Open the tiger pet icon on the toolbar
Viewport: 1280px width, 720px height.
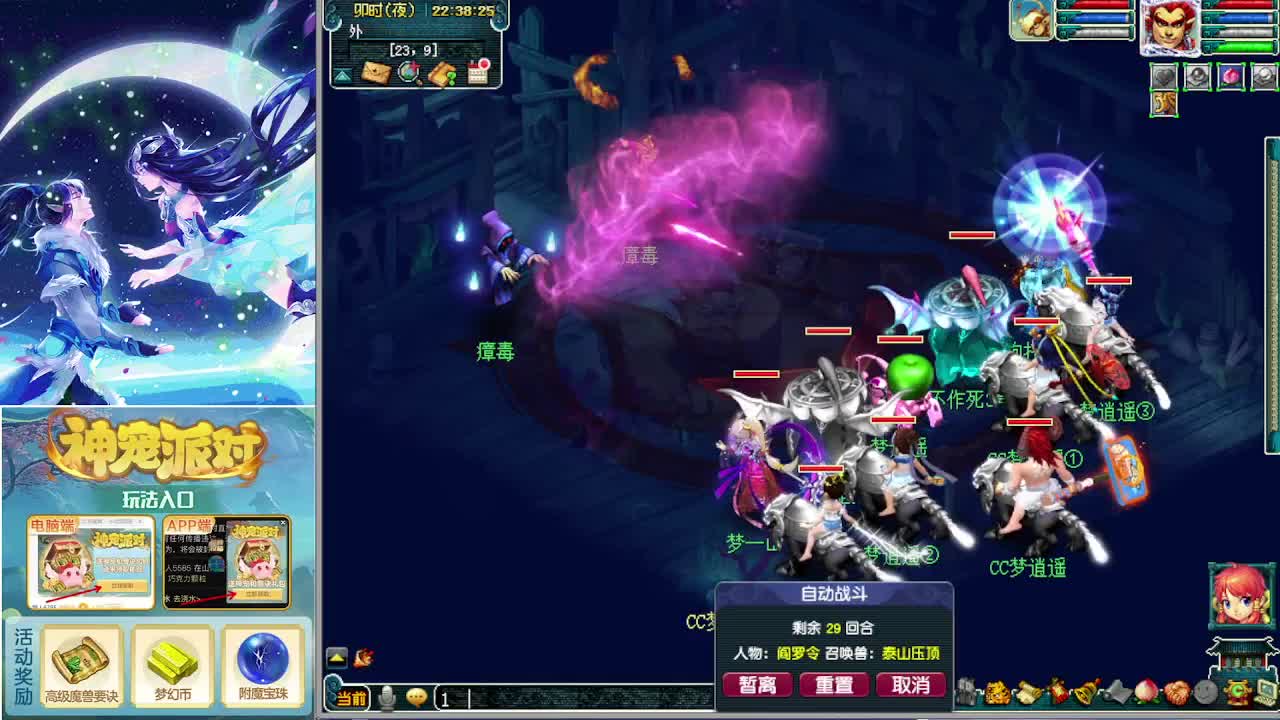(x=997, y=692)
